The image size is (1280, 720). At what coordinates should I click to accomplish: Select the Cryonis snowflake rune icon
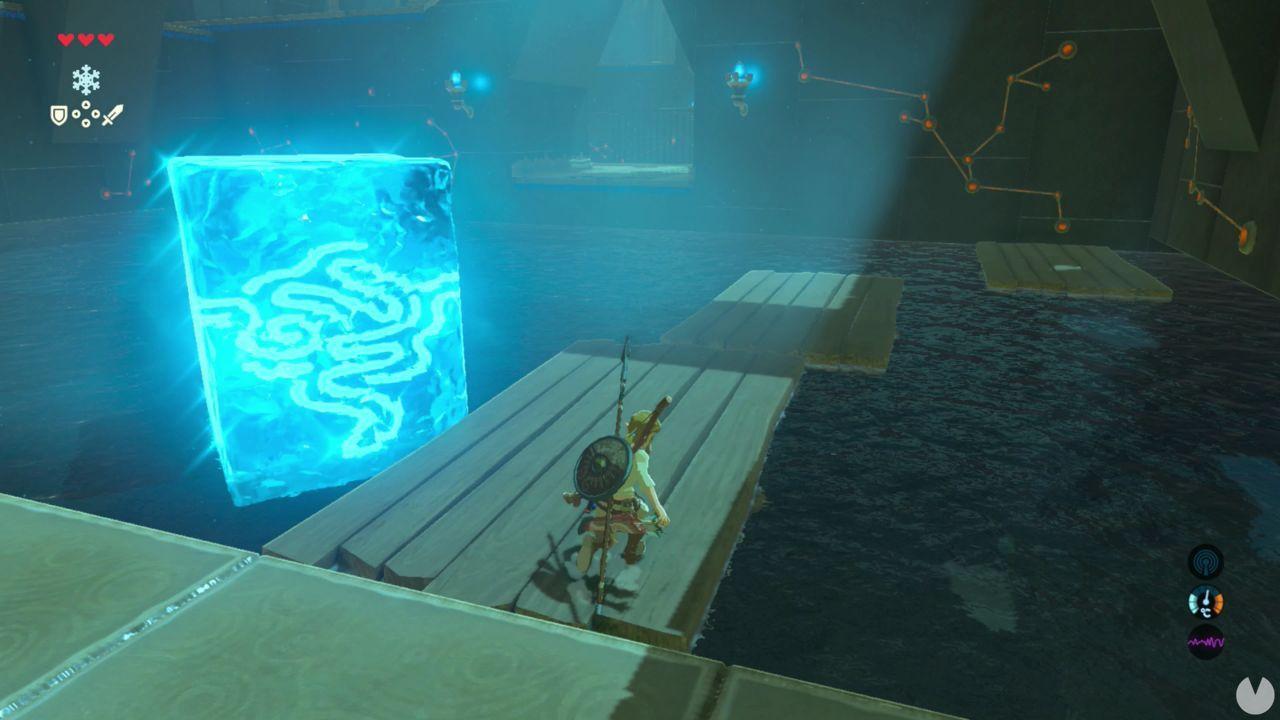click(85, 78)
